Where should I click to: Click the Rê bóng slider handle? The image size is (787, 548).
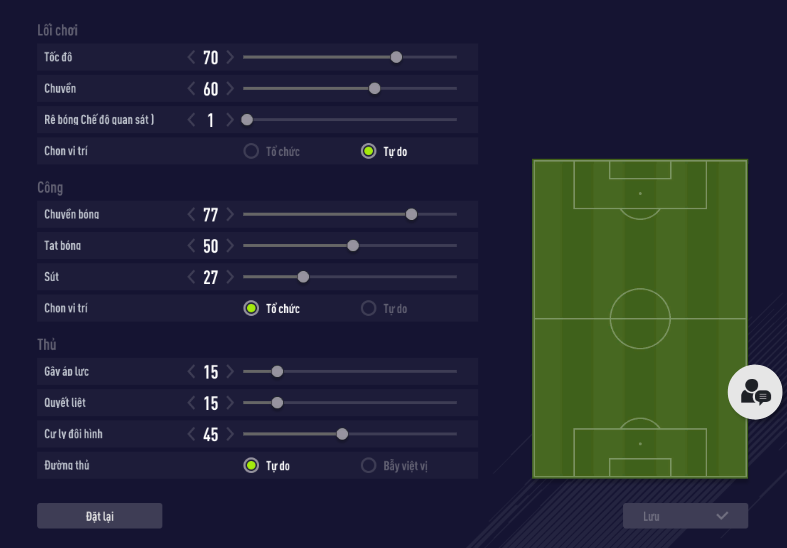coord(247,120)
